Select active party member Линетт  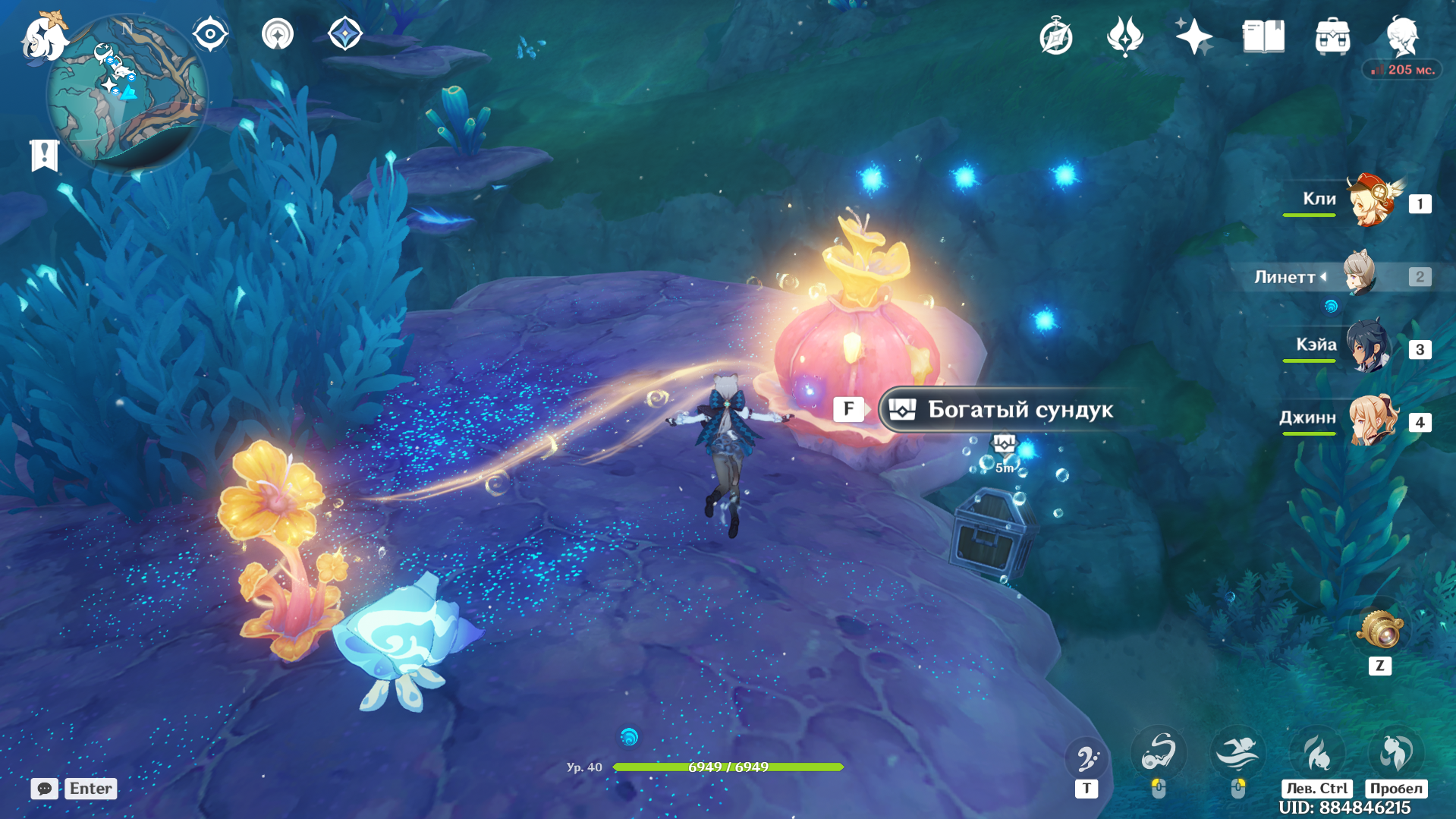click(x=1360, y=275)
